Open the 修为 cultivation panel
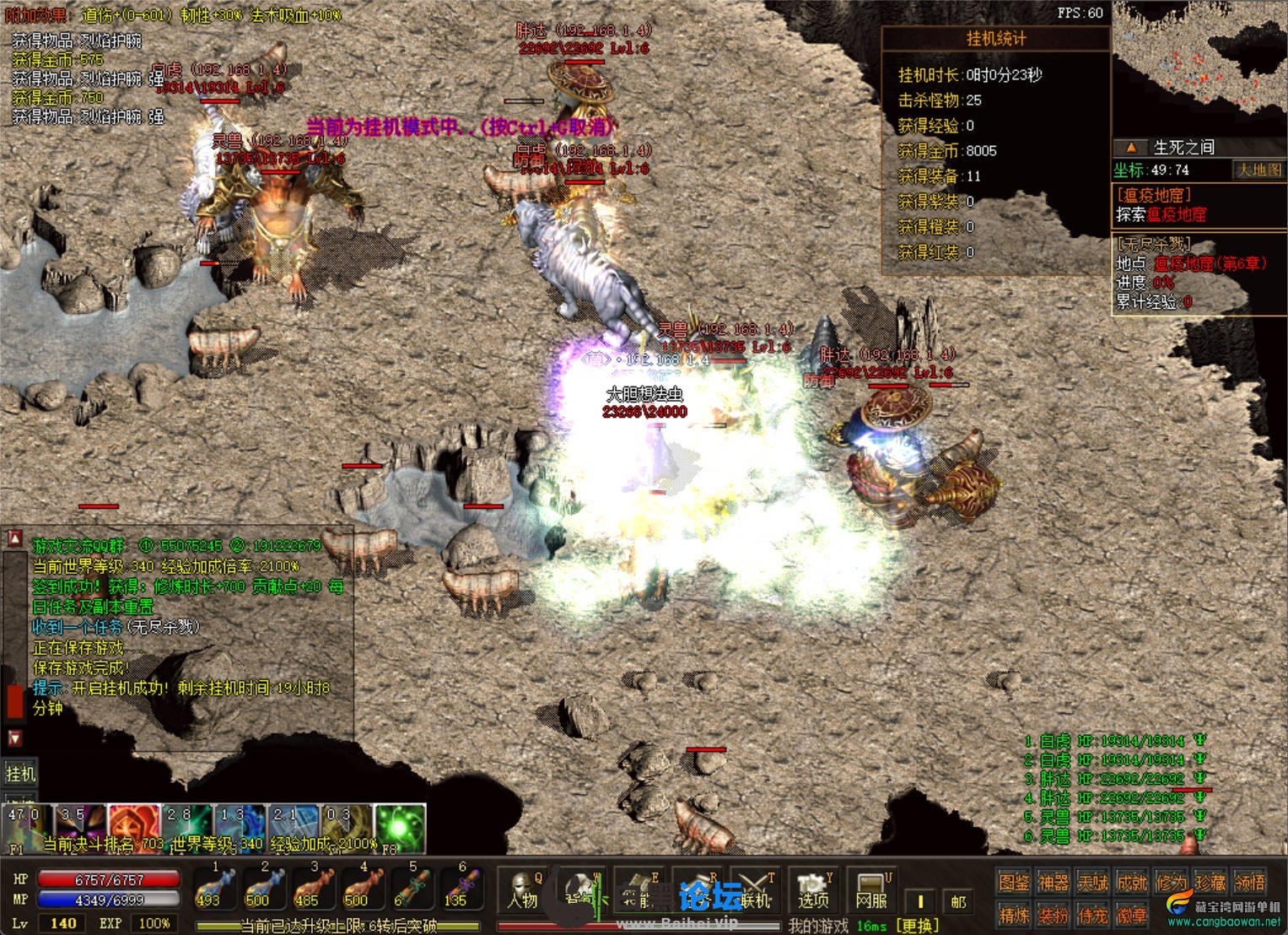 tap(1172, 883)
